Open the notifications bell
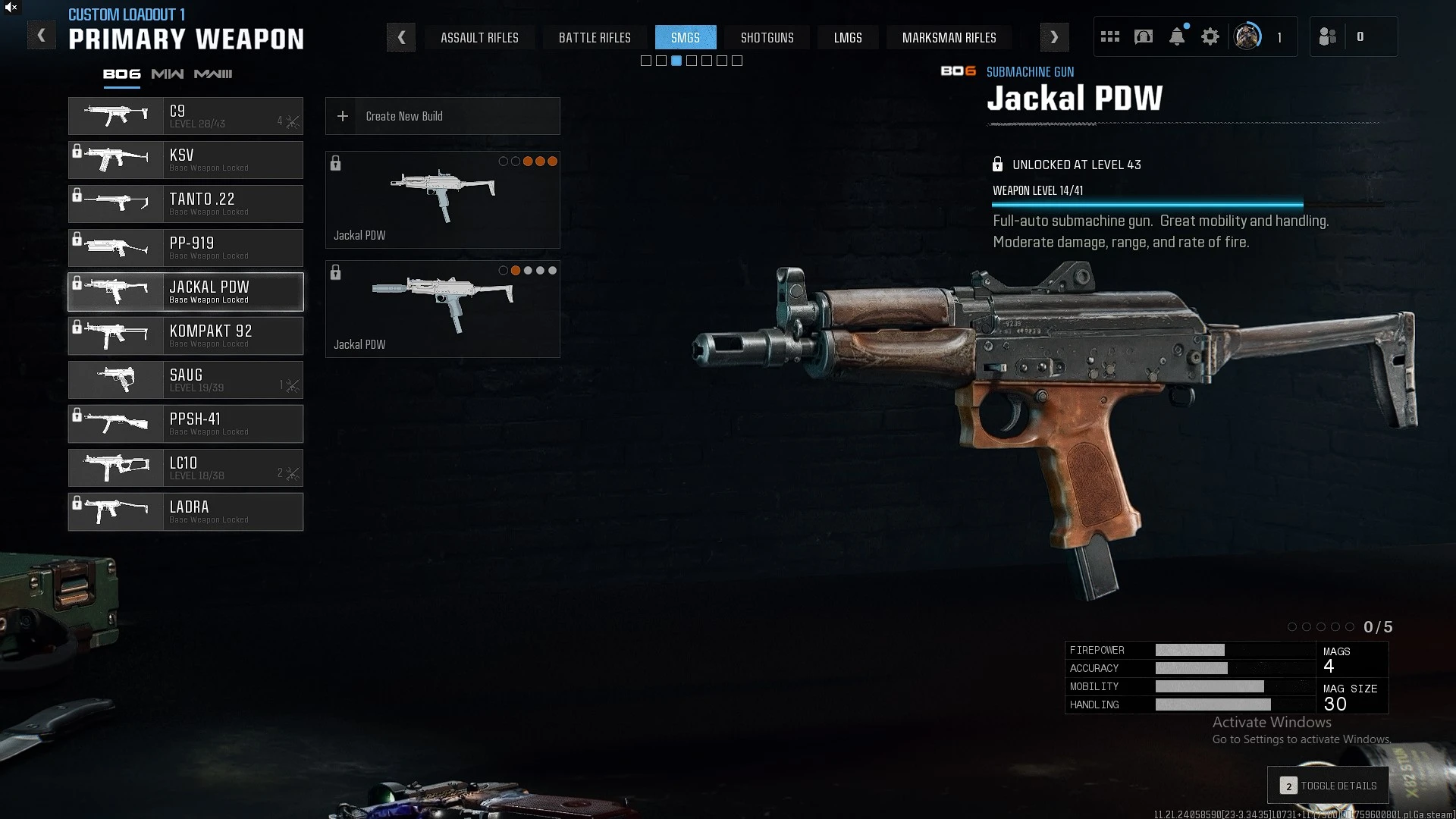This screenshot has height=819, width=1456. 1177,36
